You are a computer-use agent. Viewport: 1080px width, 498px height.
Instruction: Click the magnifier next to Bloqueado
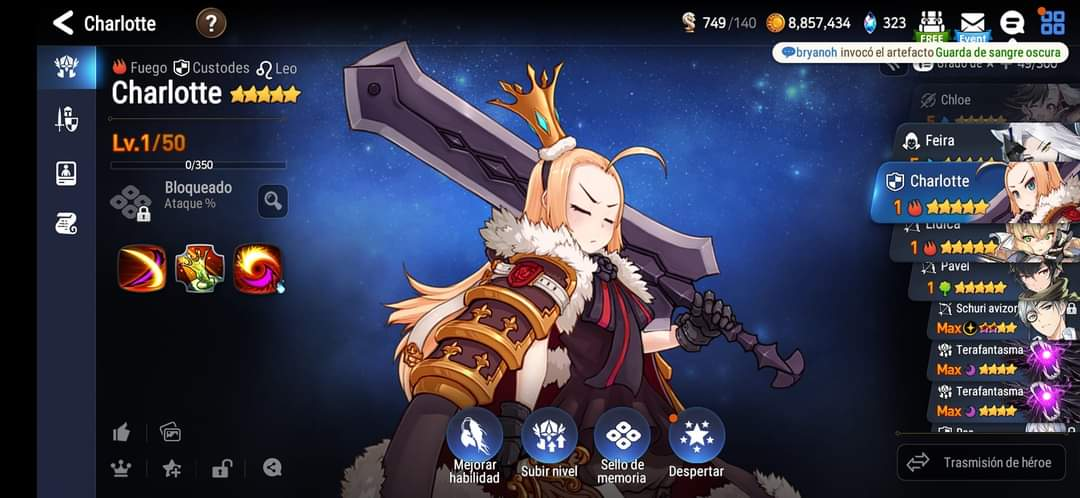[x=272, y=201]
